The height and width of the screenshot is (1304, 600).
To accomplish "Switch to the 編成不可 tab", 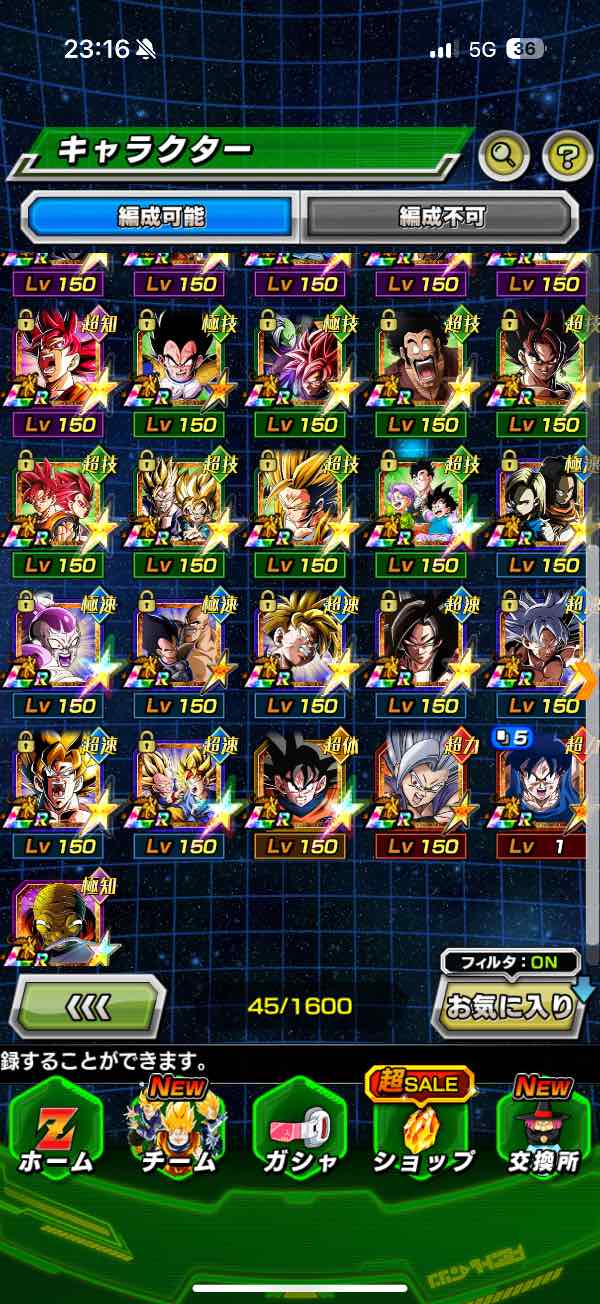I will click(x=441, y=216).
